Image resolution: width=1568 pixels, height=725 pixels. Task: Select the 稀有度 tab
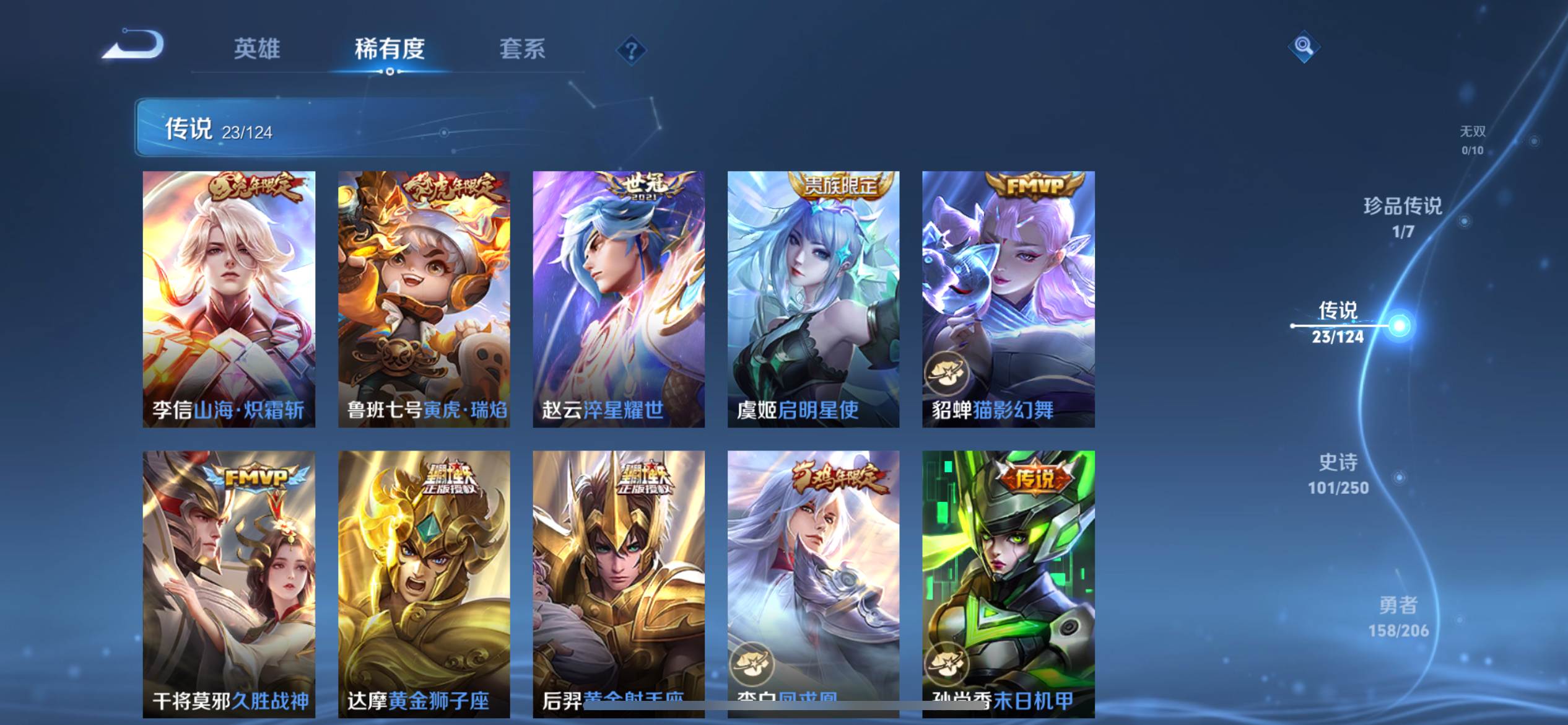pos(390,49)
